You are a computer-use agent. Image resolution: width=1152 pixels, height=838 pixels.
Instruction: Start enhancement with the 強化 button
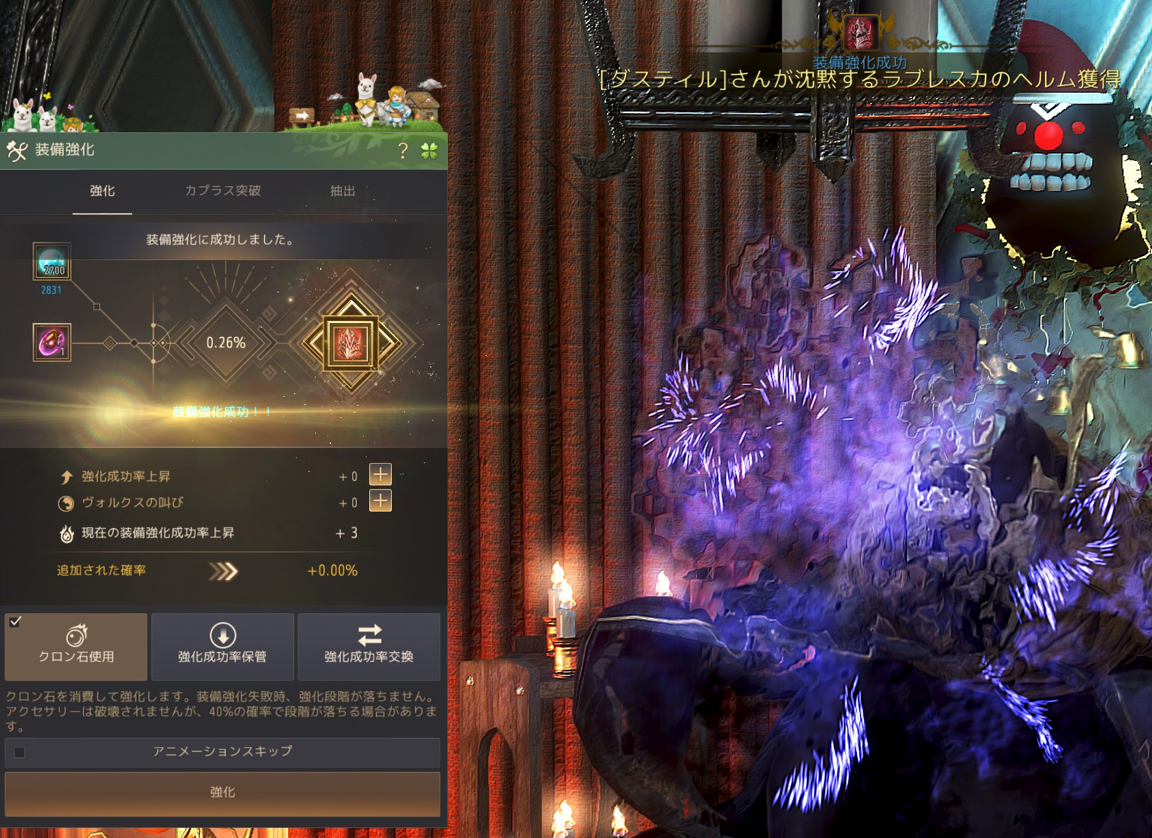click(x=222, y=793)
